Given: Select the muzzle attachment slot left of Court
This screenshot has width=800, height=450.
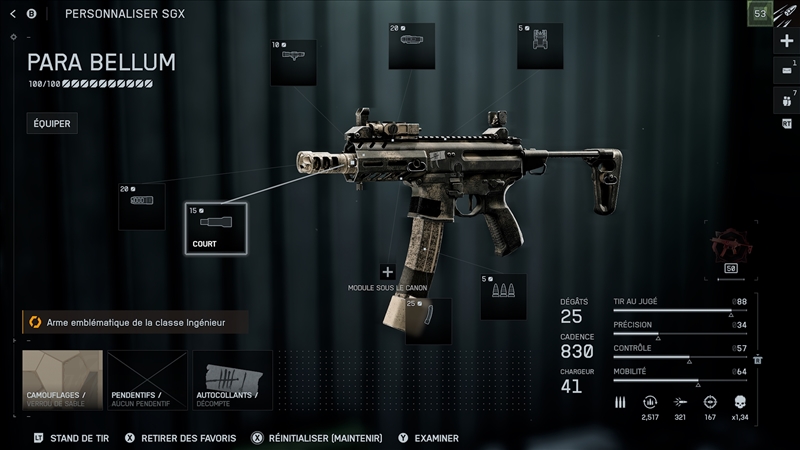Looking at the screenshot, I should (141, 206).
